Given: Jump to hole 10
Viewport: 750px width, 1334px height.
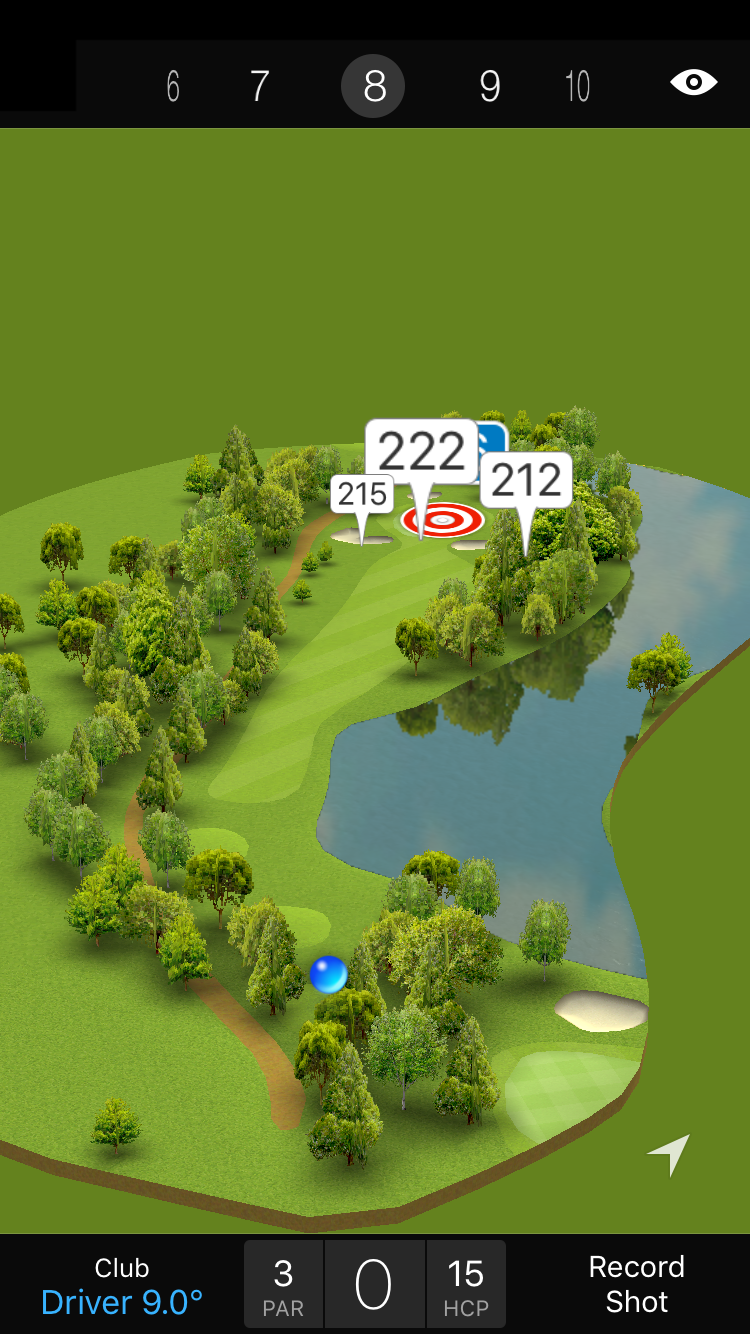Looking at the screenshot, I should (577, 87).
